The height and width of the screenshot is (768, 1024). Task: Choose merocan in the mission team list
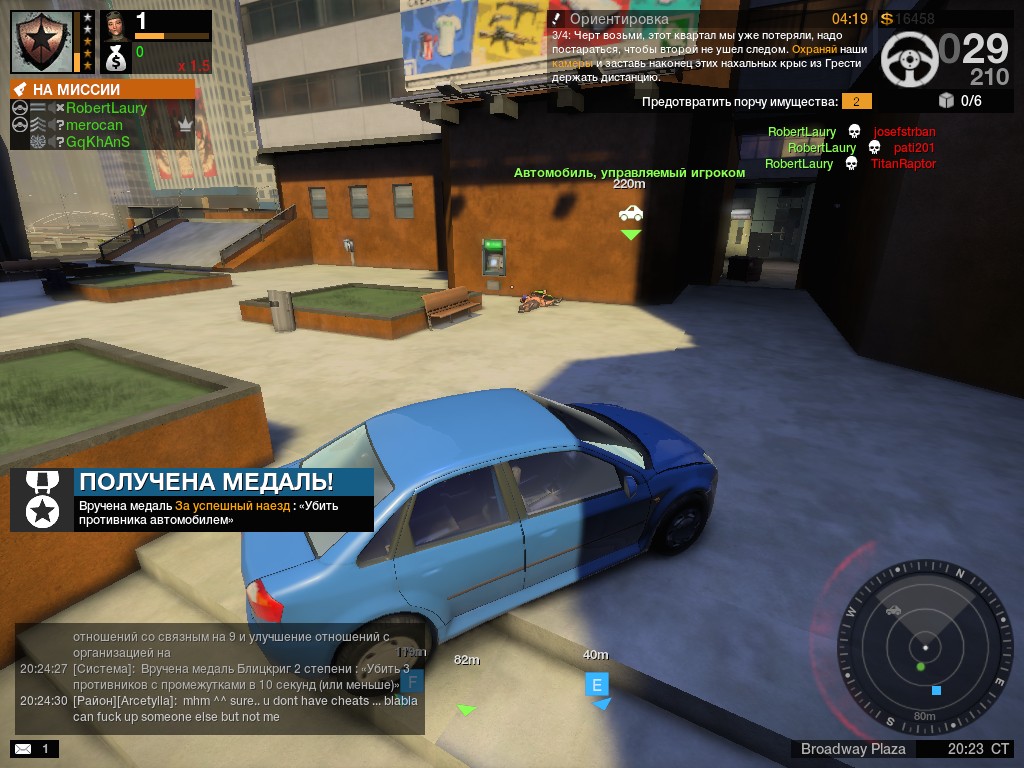click(x=94, y=125)
